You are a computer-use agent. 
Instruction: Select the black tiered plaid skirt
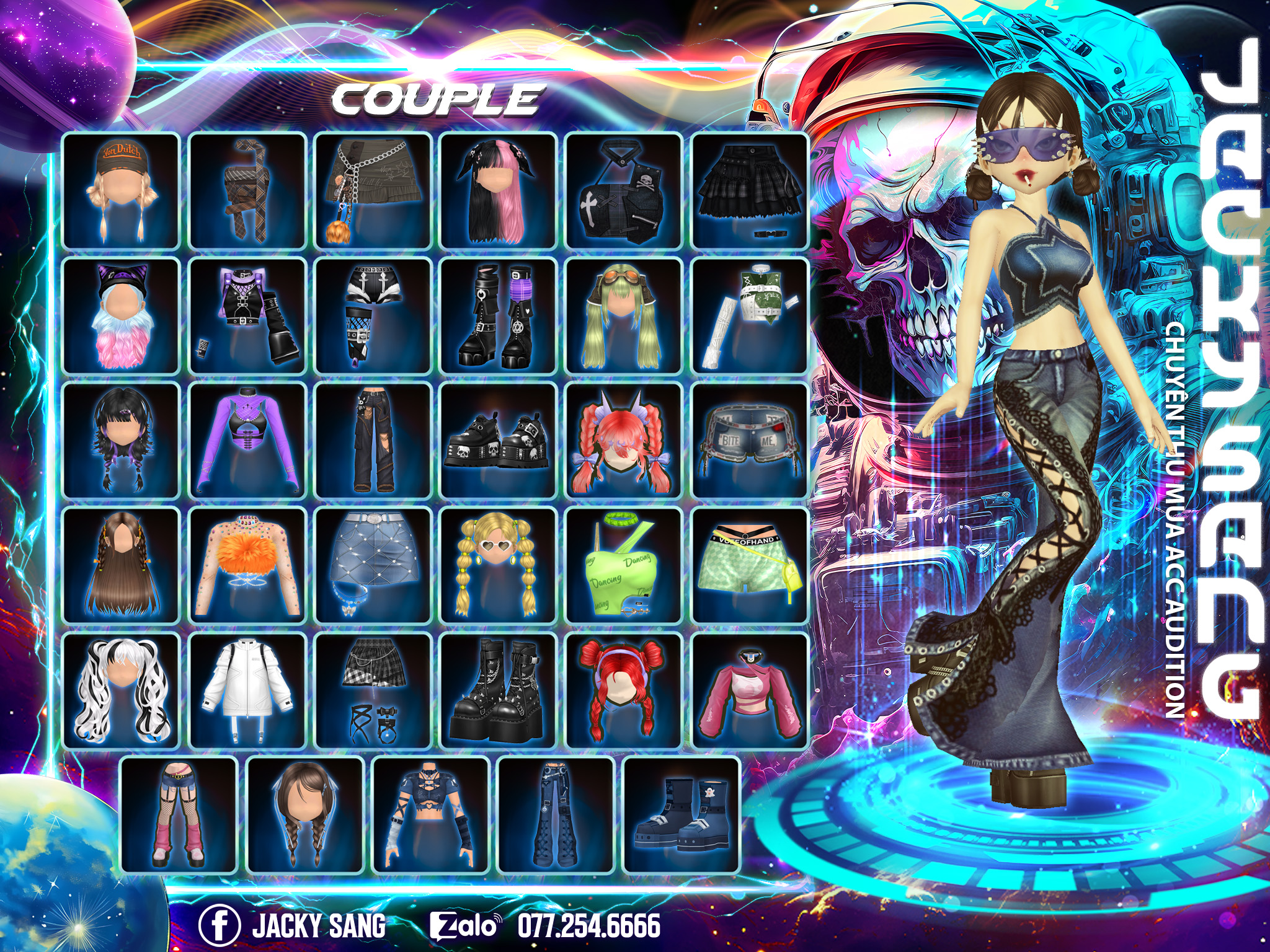coord(750,190)
